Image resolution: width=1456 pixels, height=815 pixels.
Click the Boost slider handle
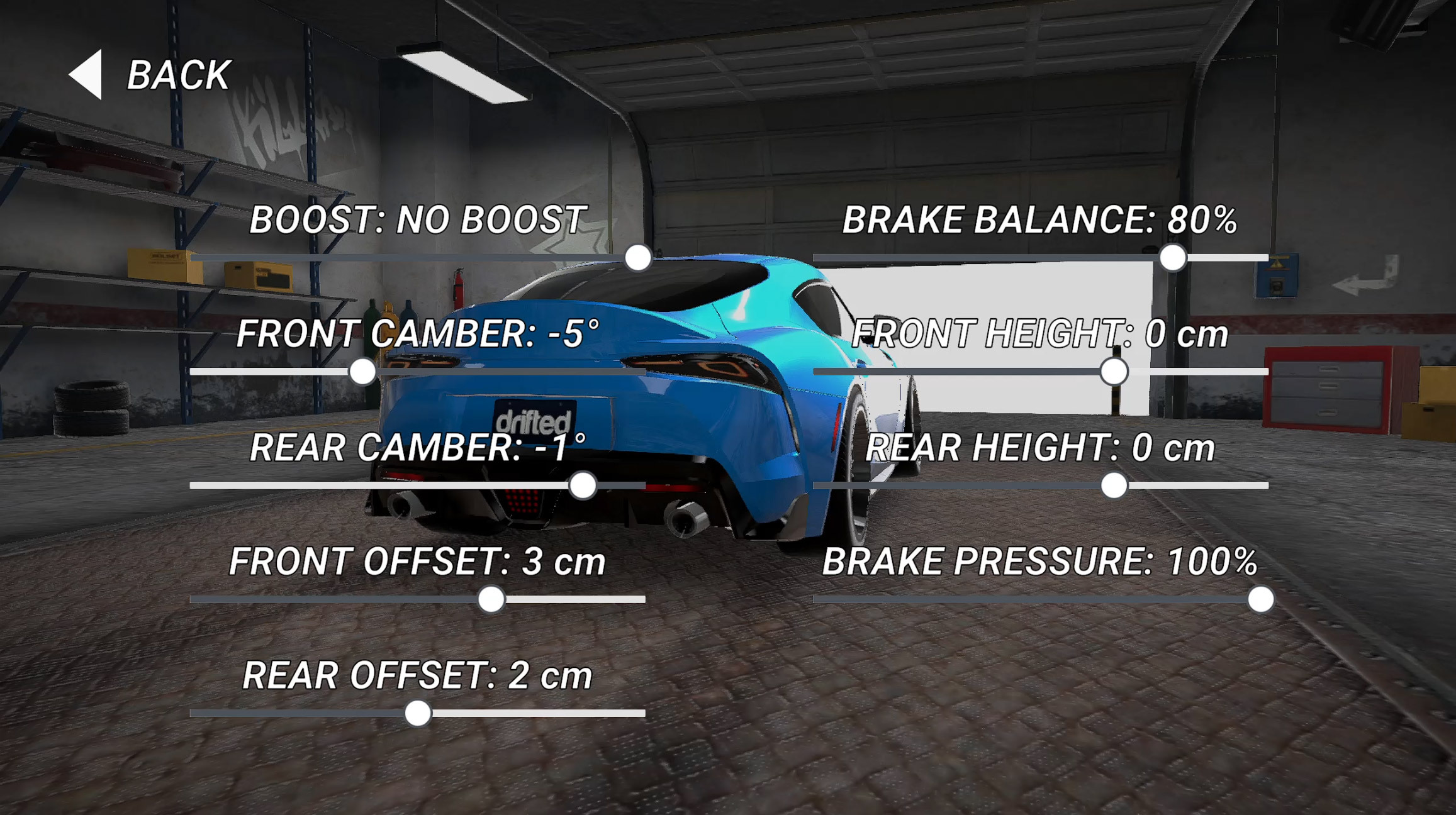tap(638, 258)
